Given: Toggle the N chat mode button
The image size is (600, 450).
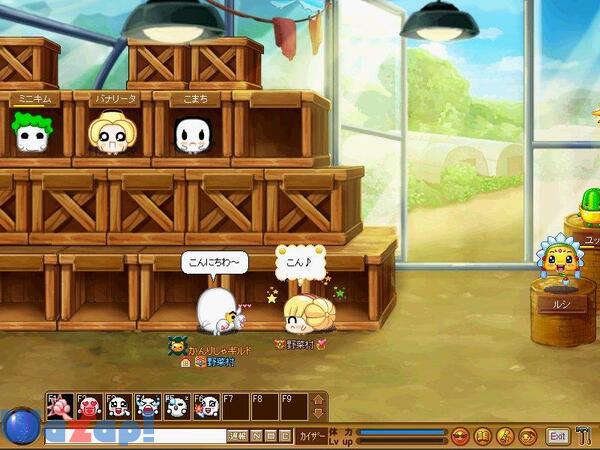Looking at the screenshot, I should pyautogui.click(x=257, y=436).
